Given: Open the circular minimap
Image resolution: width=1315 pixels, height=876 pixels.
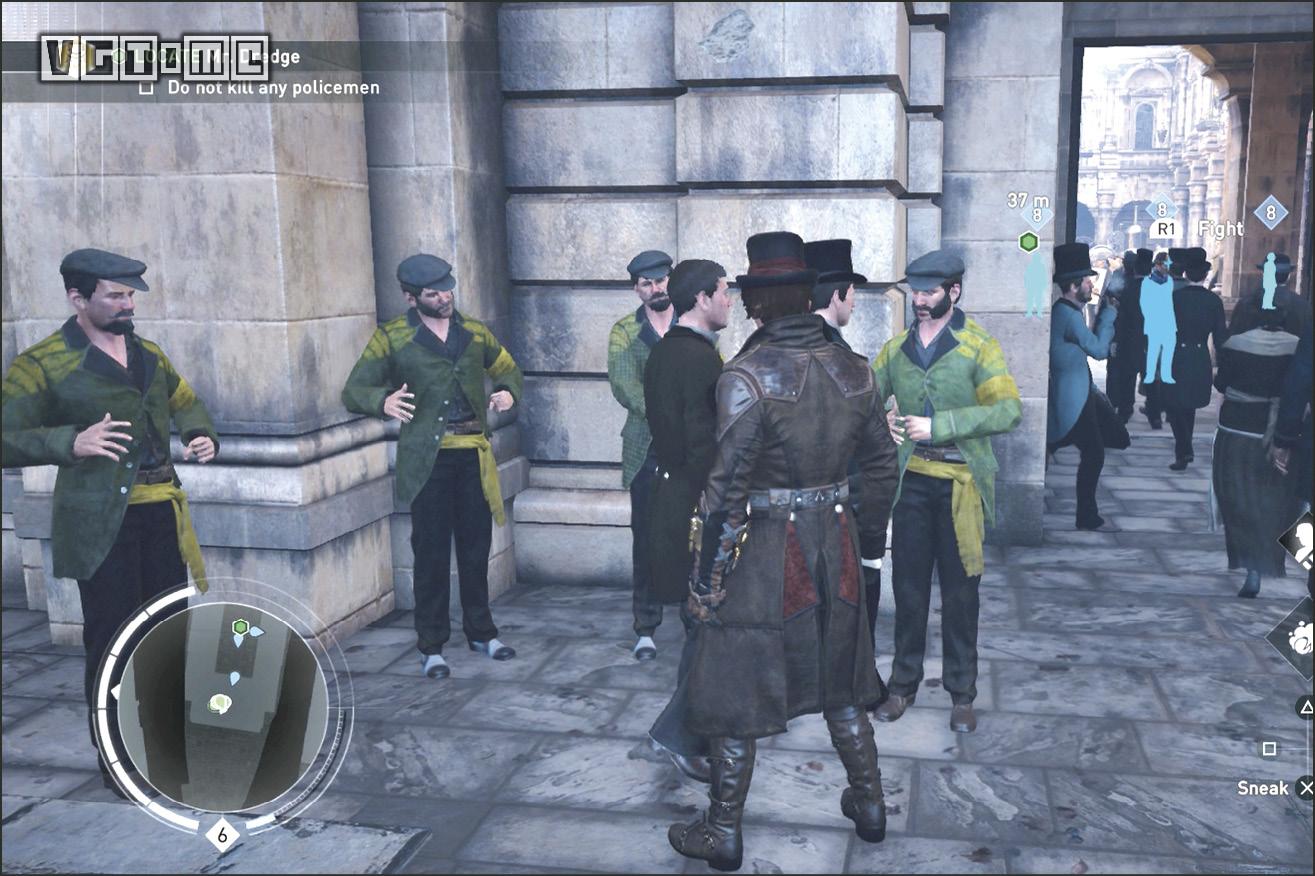Looking at the screenshot, I should pos(222,706).
